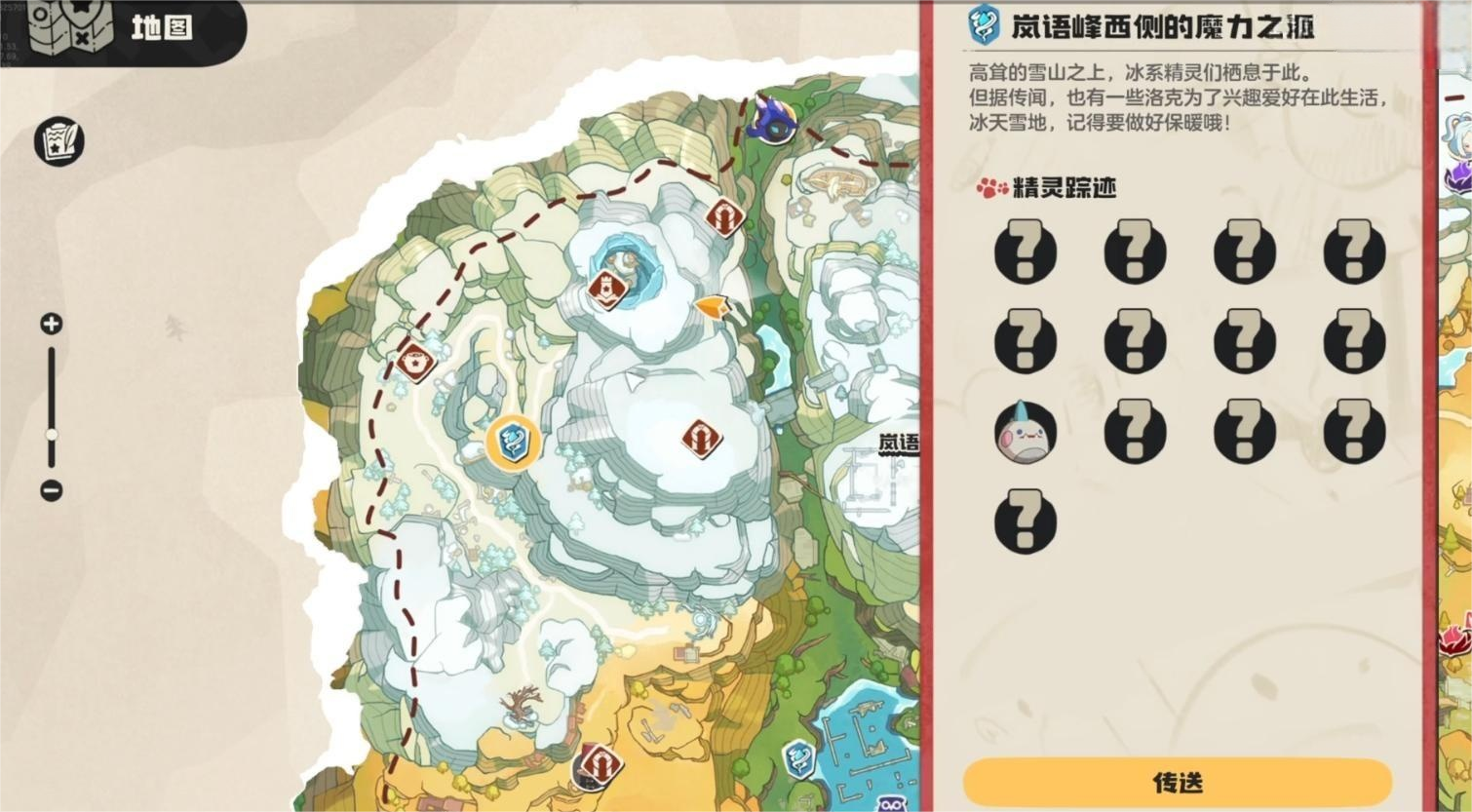Image resolution: width=1472 pixels, height=812 pixels.
Task: Click the player direction arrow on the map
Action: (x=710, y=307)
